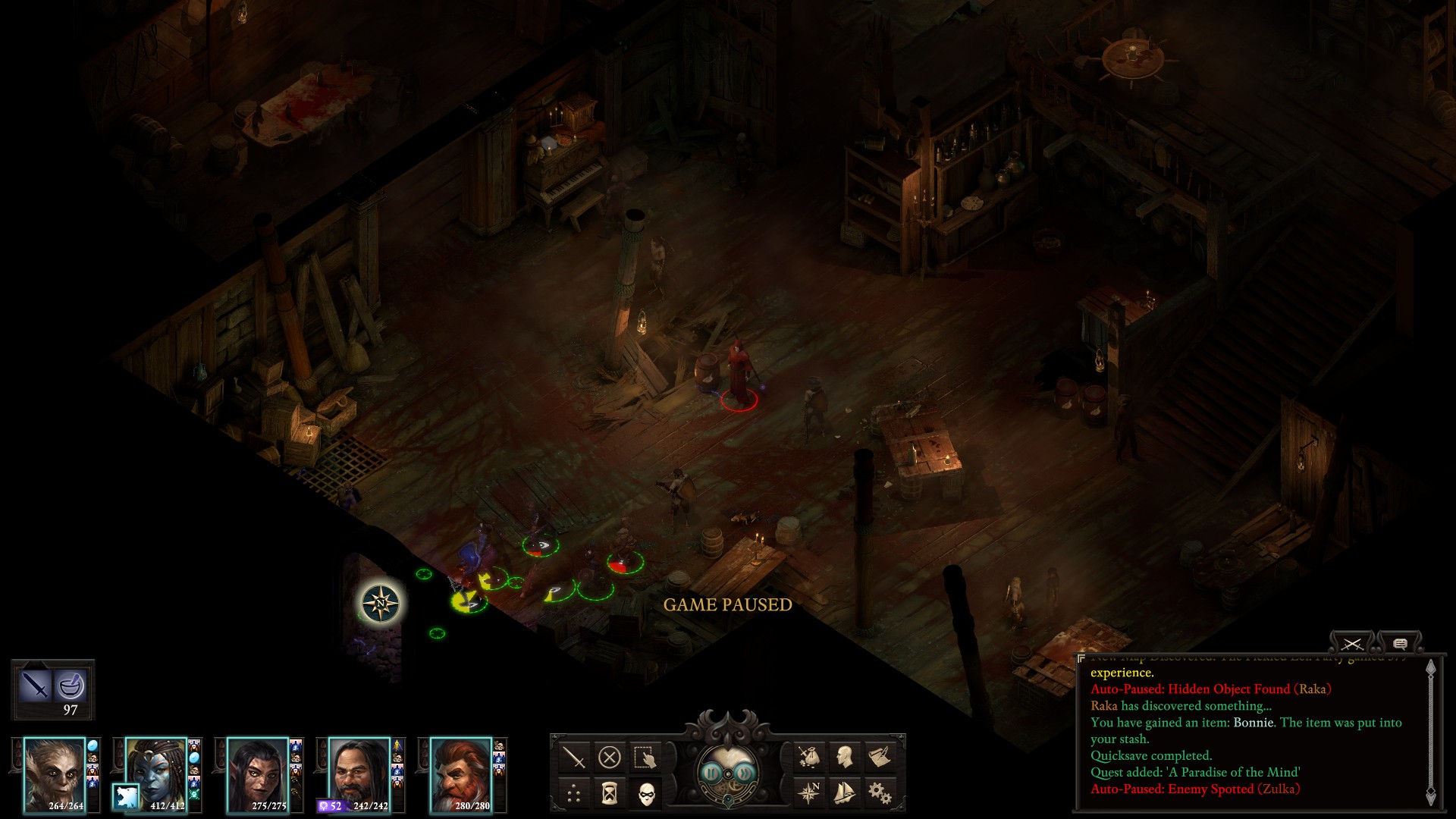Open the ship management icon
1456x819 pixels.
(x=844, y=793)
